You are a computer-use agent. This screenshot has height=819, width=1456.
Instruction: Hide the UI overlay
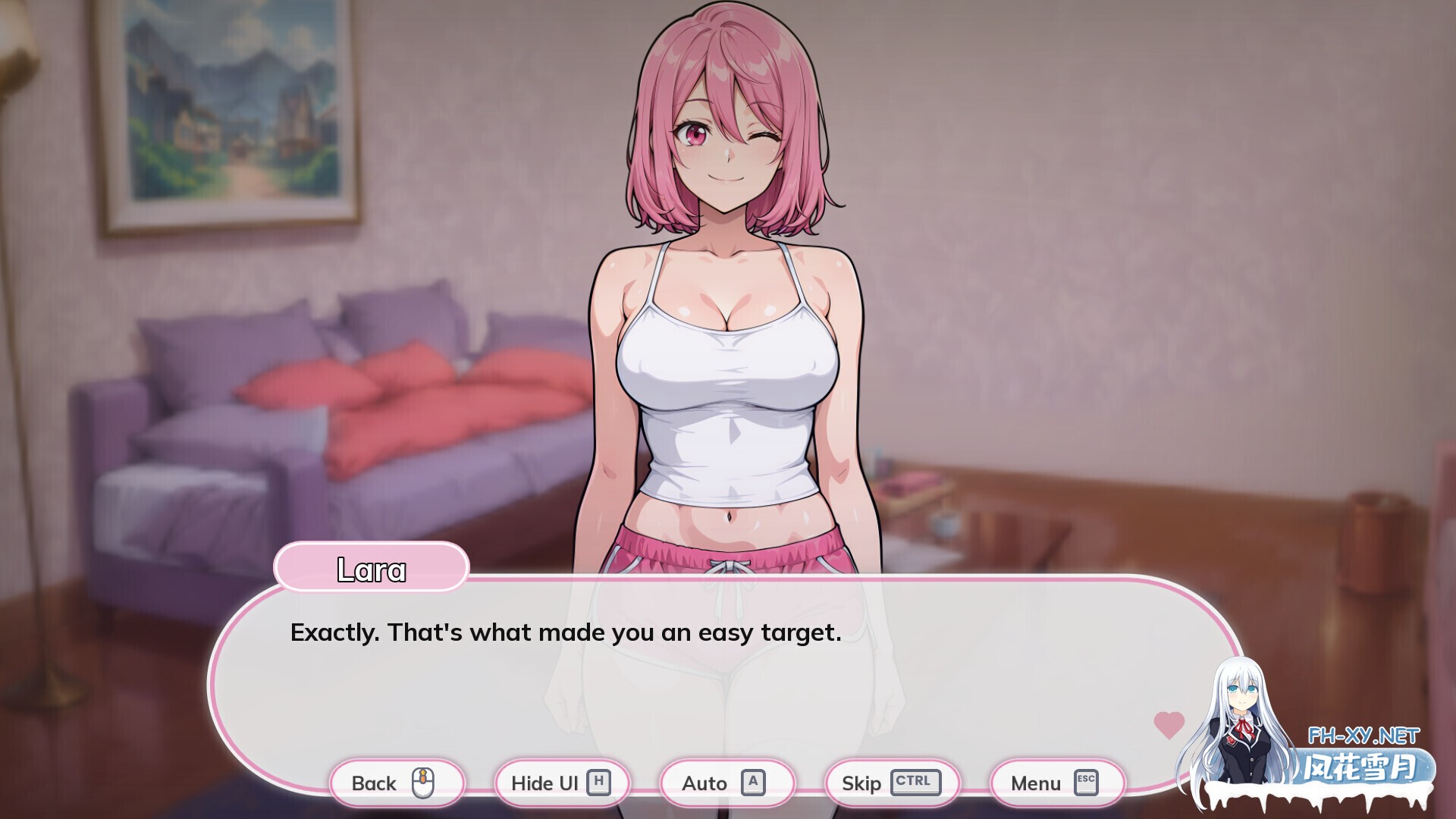pyautogui.click(x=561, y=783)
